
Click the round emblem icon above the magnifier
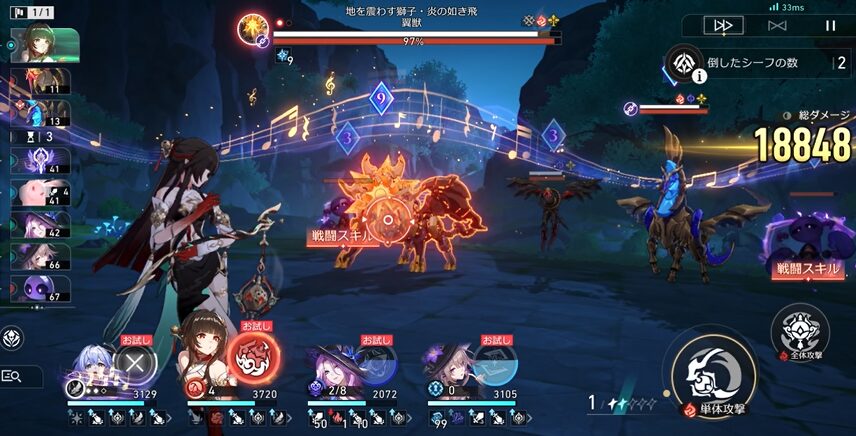(x=13, y=338)
